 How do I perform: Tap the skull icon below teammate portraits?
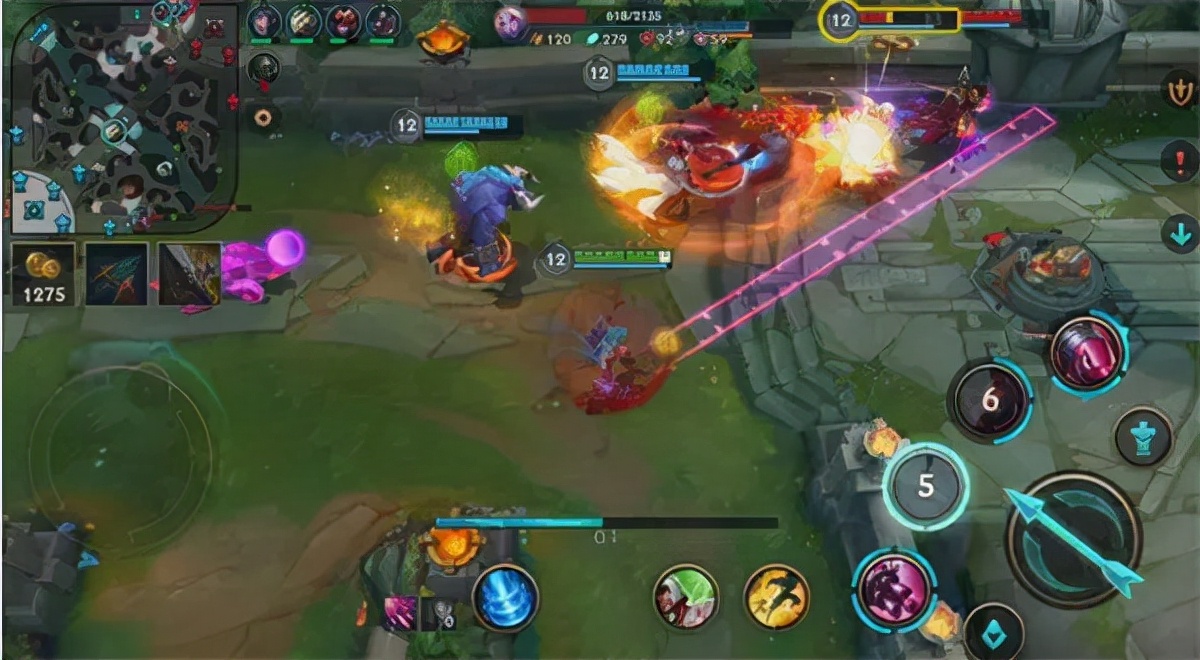[263, 68]
